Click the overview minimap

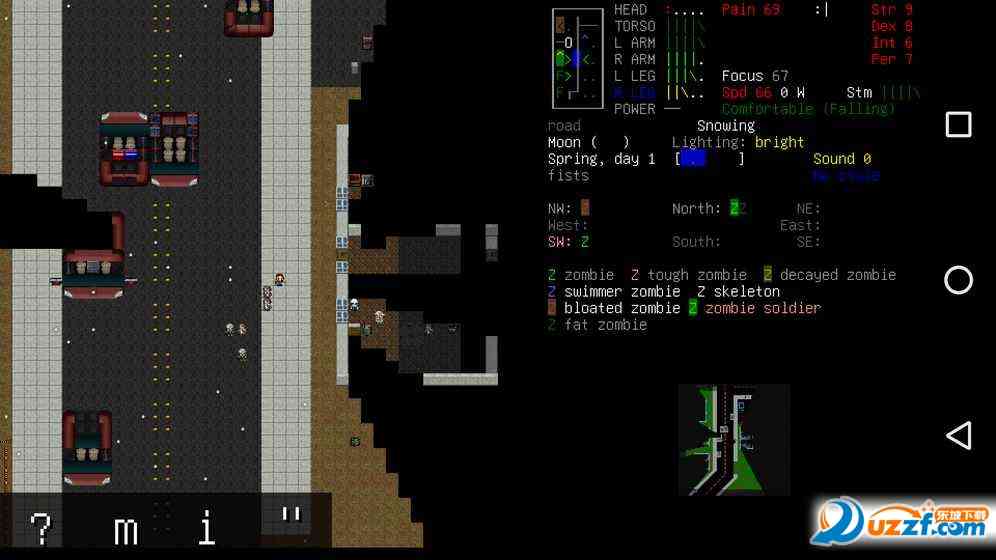tap(734, 440)
